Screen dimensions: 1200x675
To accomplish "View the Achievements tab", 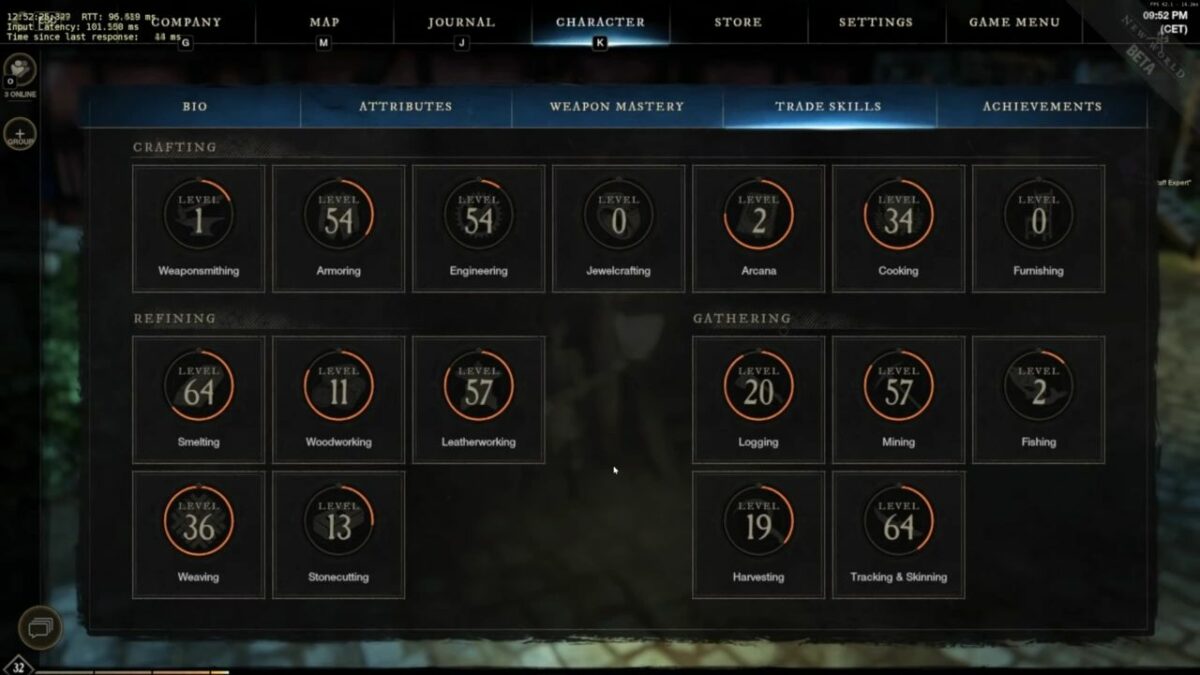I will (x=1042, y=106).
